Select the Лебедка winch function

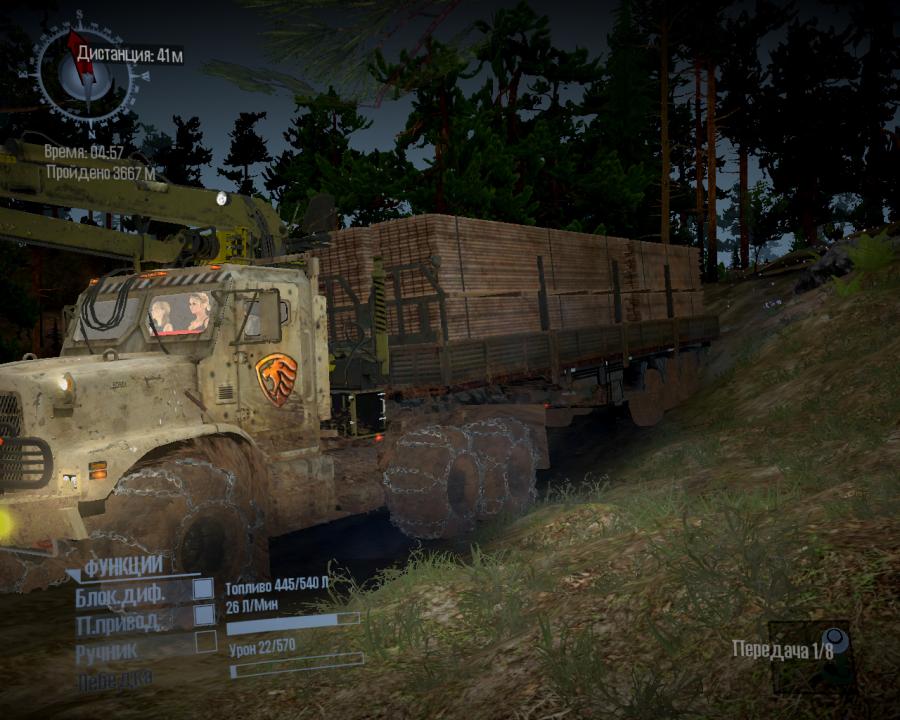pyautogui.click(x=113, y=680)
